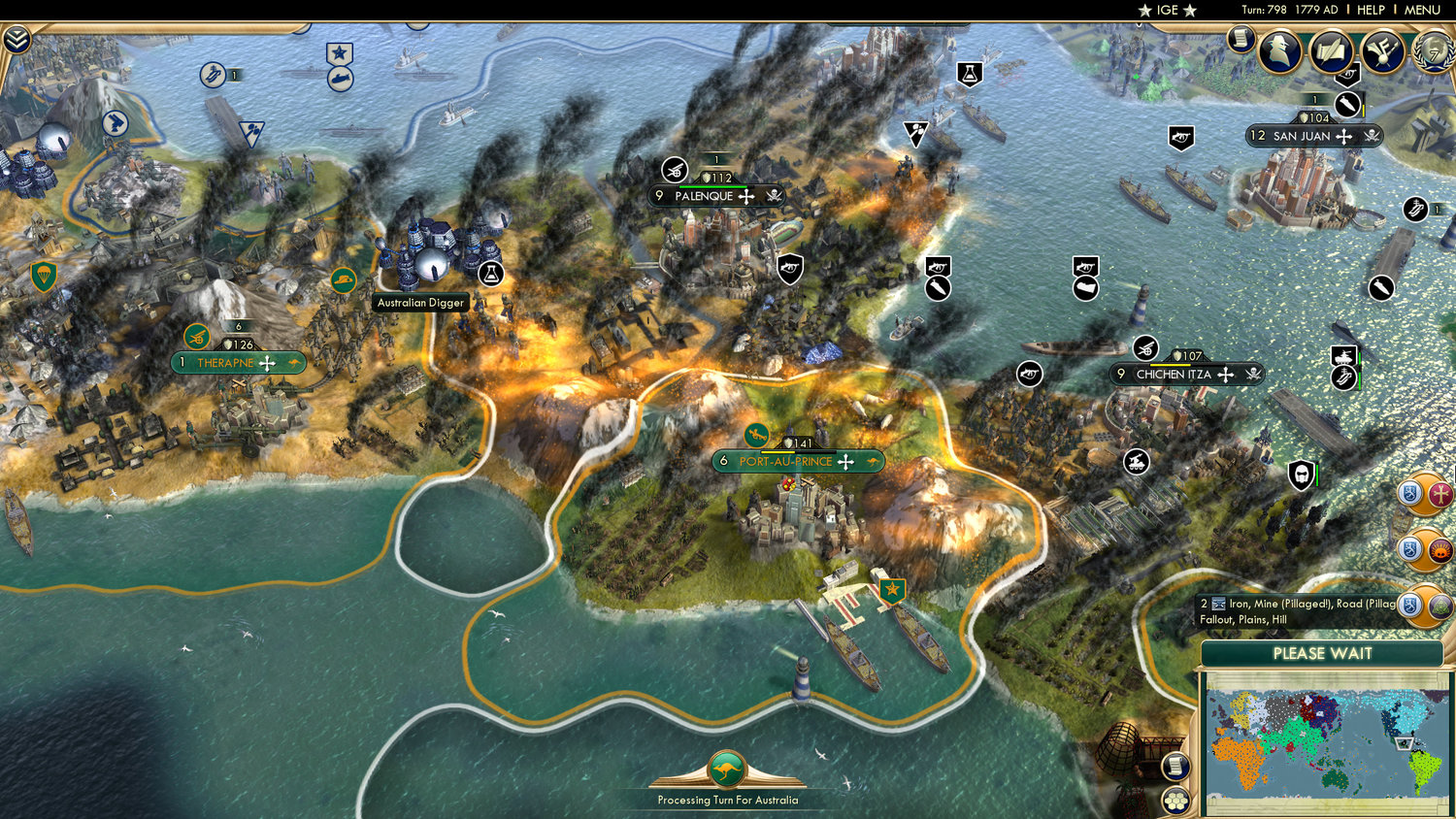Toggle the green swirl icon on Port-au-Prince banner

pos(758,436)
